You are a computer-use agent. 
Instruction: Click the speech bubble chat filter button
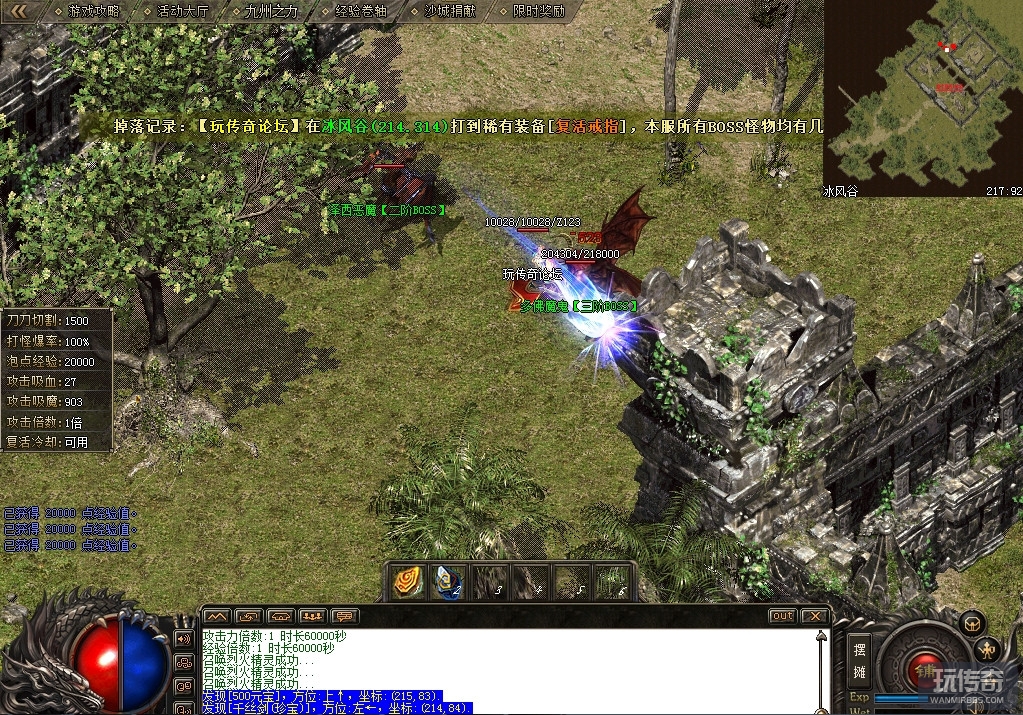point(345,616)
